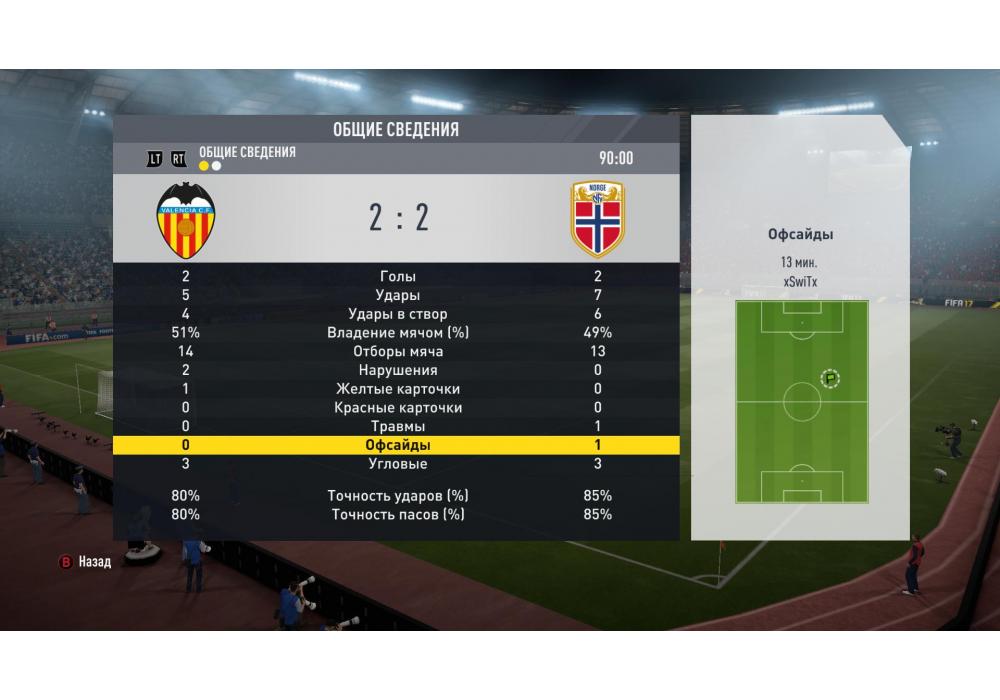Click the highlighted Офсайды row

pyautogui.click(x=397, y=446)
